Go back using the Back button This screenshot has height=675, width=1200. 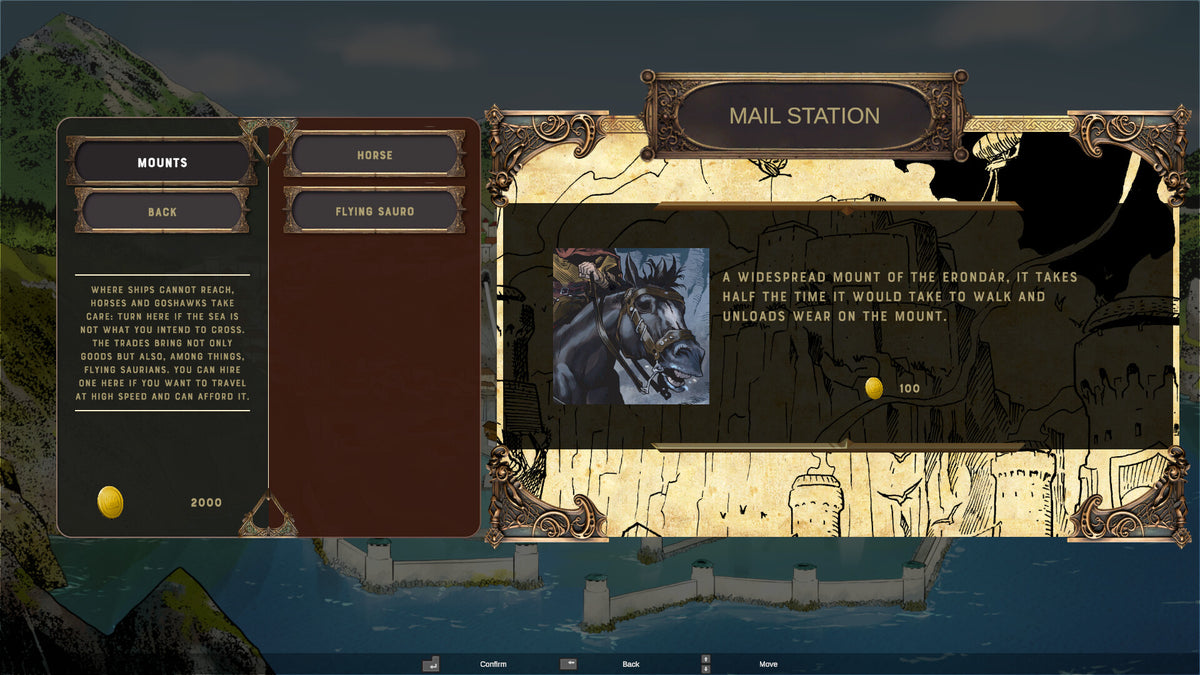[x=162, y=211]
